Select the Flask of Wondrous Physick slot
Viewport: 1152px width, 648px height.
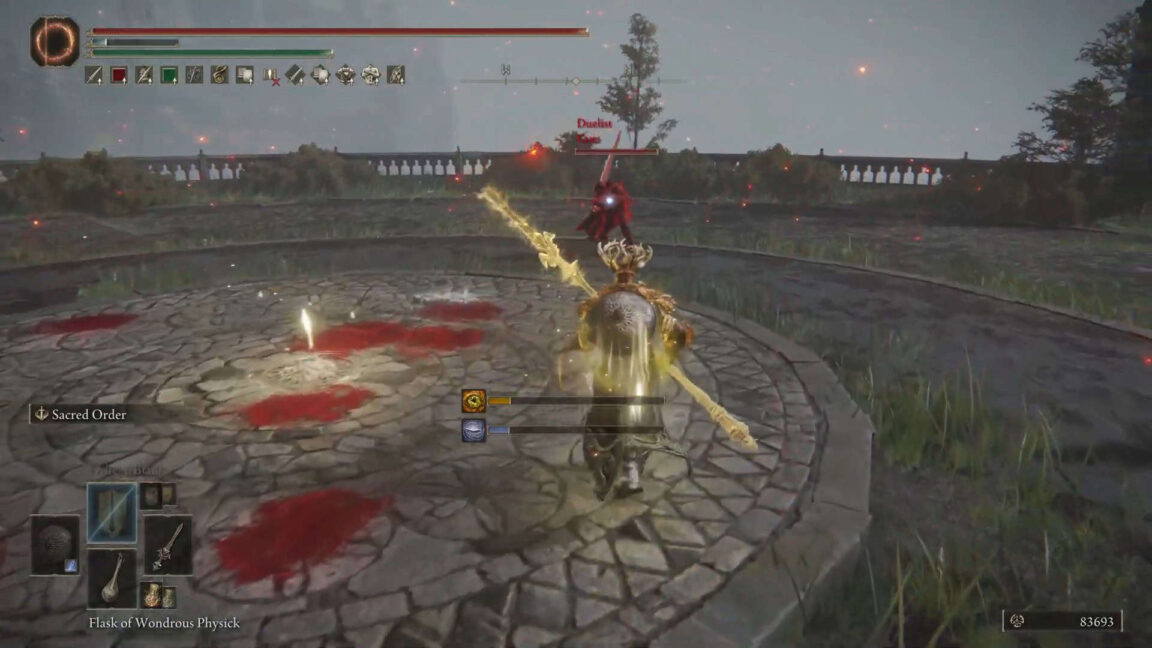pos(112,578)
